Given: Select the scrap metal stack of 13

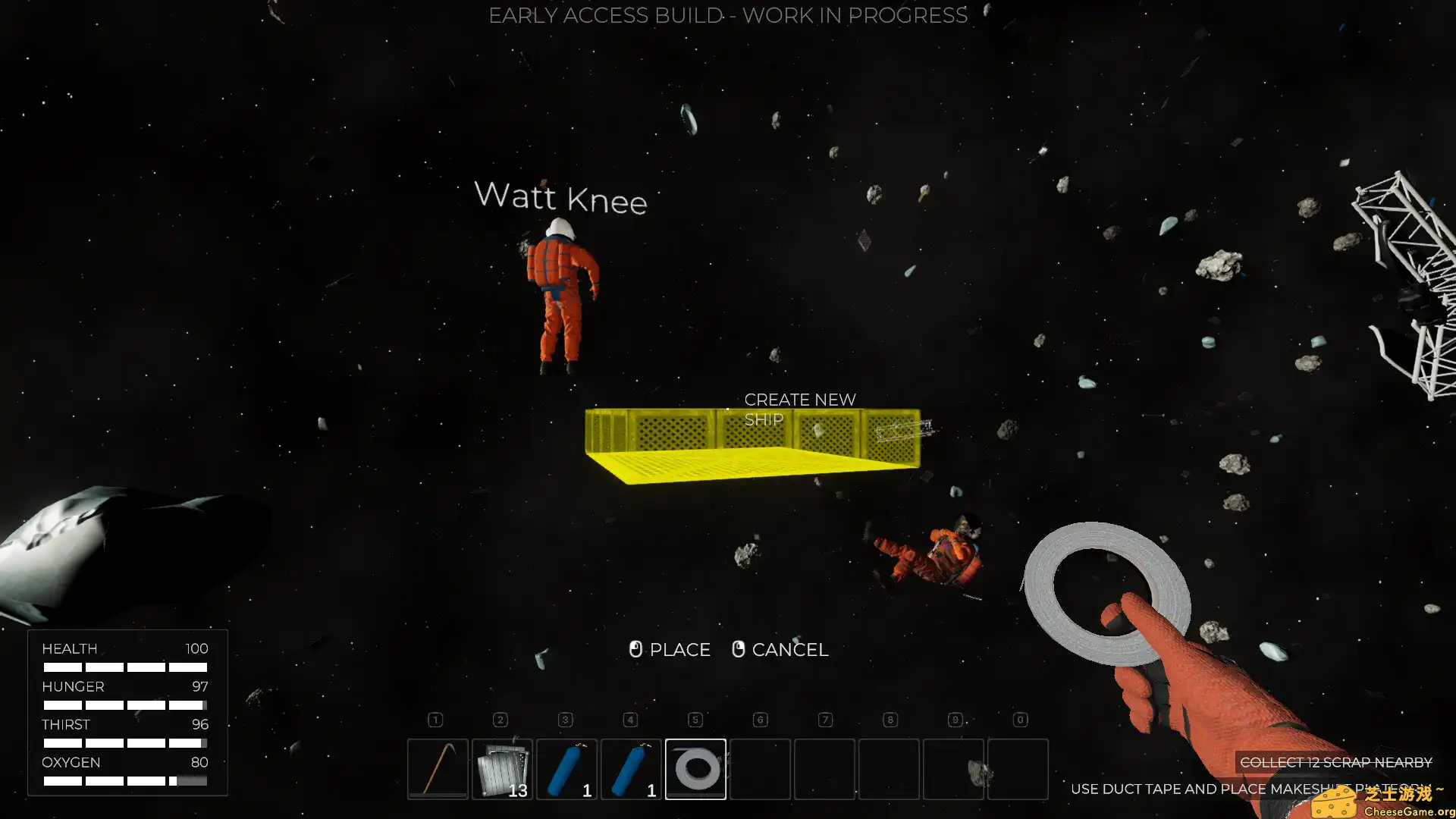Looking at the screenshot, I should 502,768.
